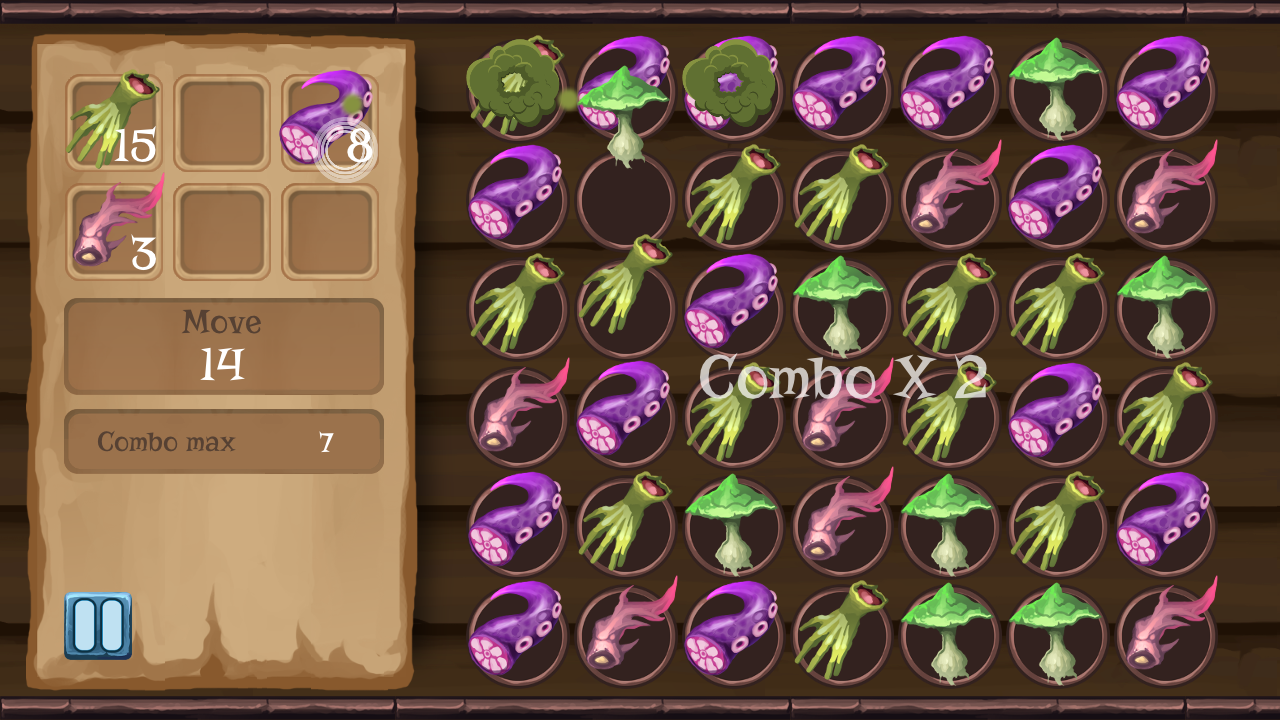Viewport: 1280px width, 720px height.
Task: Select the green claw hand goal icon
Action: pyautogui.click(x=113, y=122)
